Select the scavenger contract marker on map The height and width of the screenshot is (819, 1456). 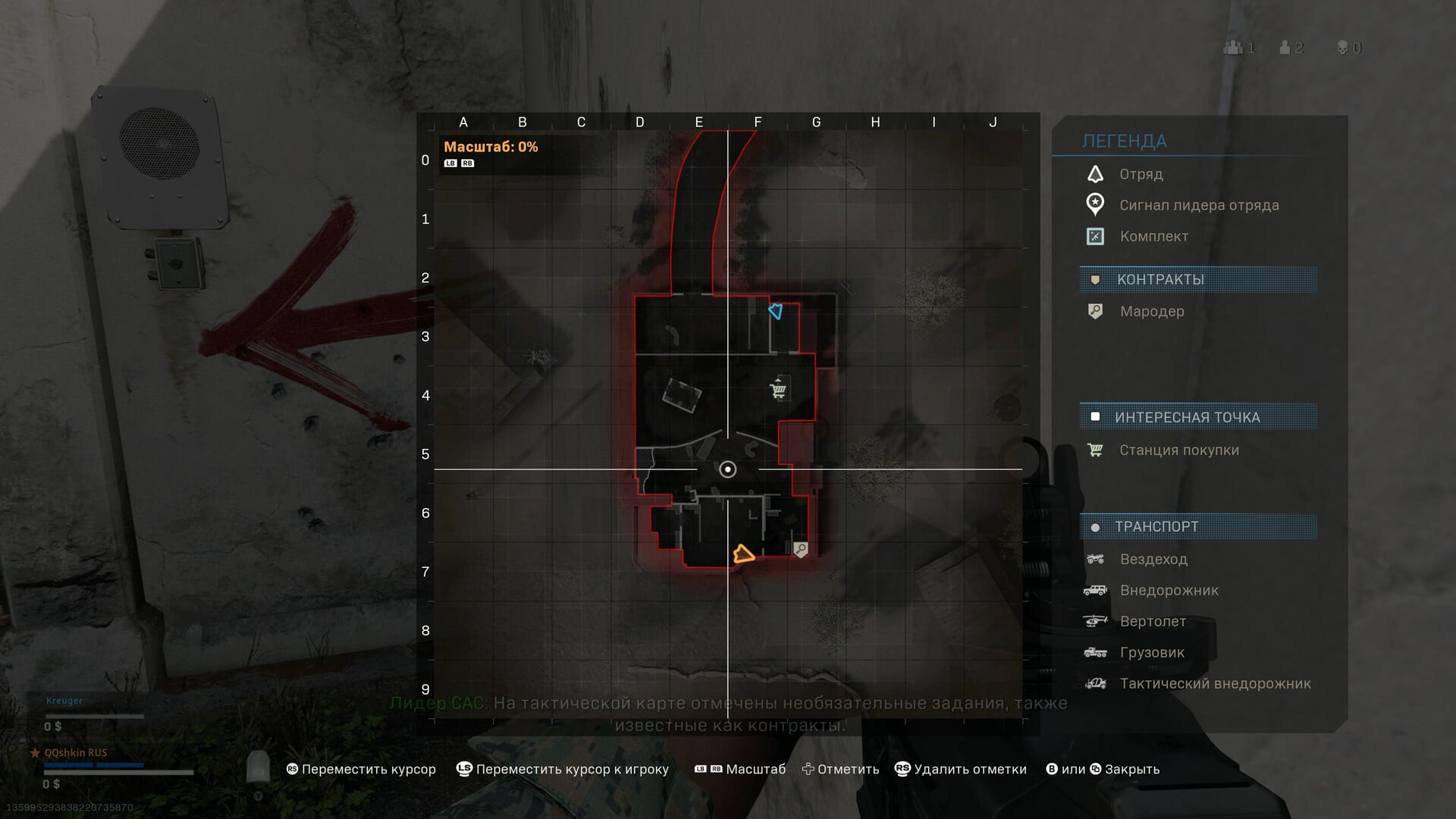pos(801,549)
